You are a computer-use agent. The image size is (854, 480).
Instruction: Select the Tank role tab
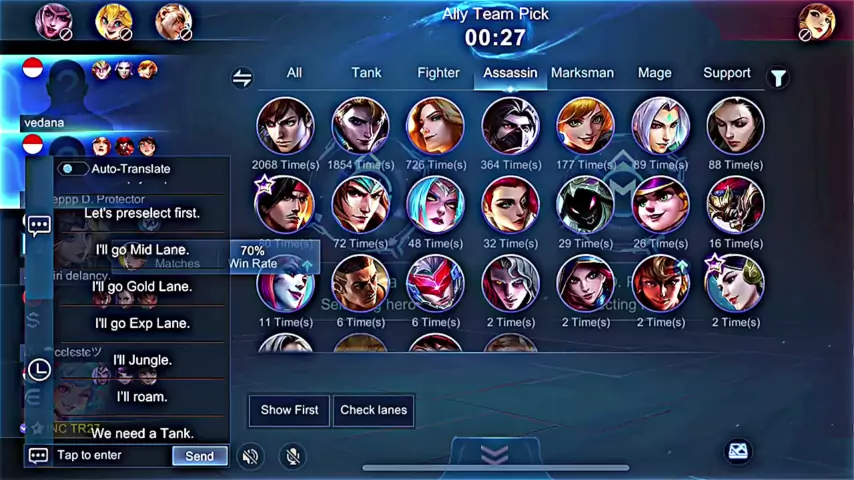point(366,73)
